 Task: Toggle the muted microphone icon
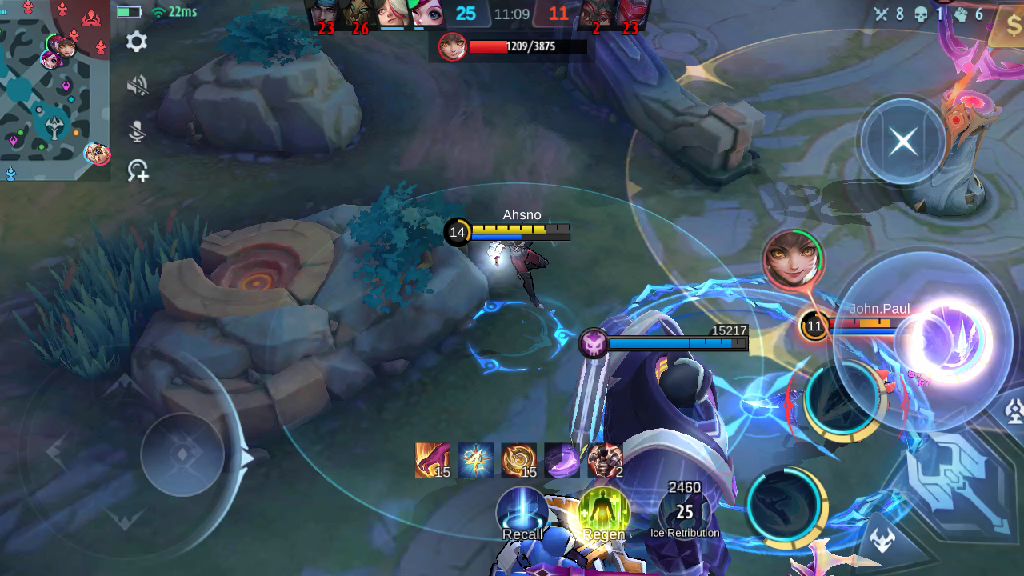tap(137, 130)
